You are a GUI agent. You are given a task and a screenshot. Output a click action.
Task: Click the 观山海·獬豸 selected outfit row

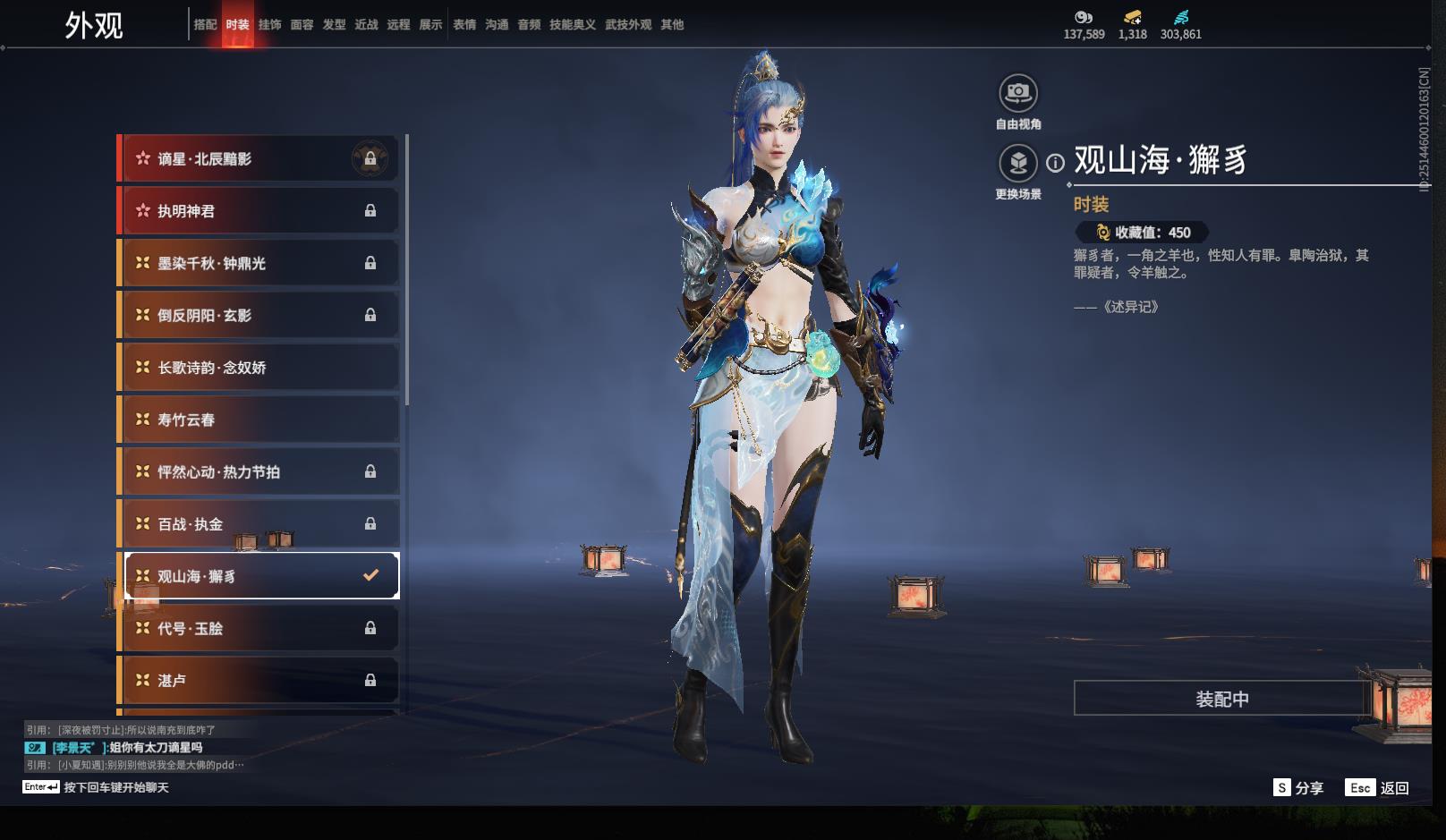pos(259,576)
